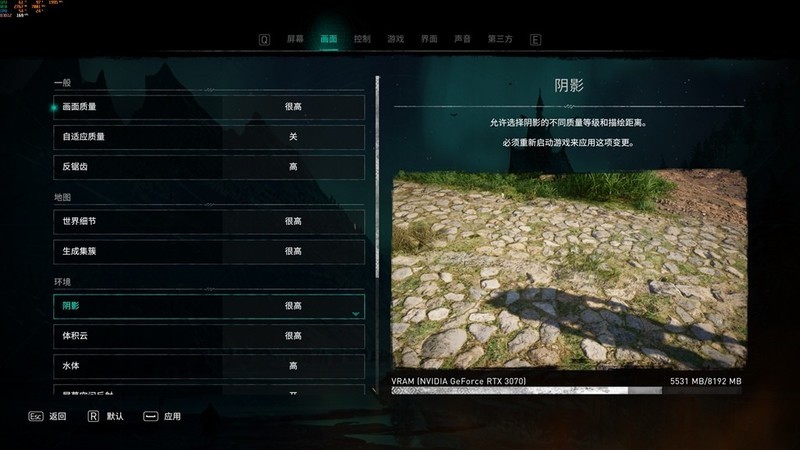Open the 第三方 tab
This screenshot has width=800, height=450.
pos(500,39)
